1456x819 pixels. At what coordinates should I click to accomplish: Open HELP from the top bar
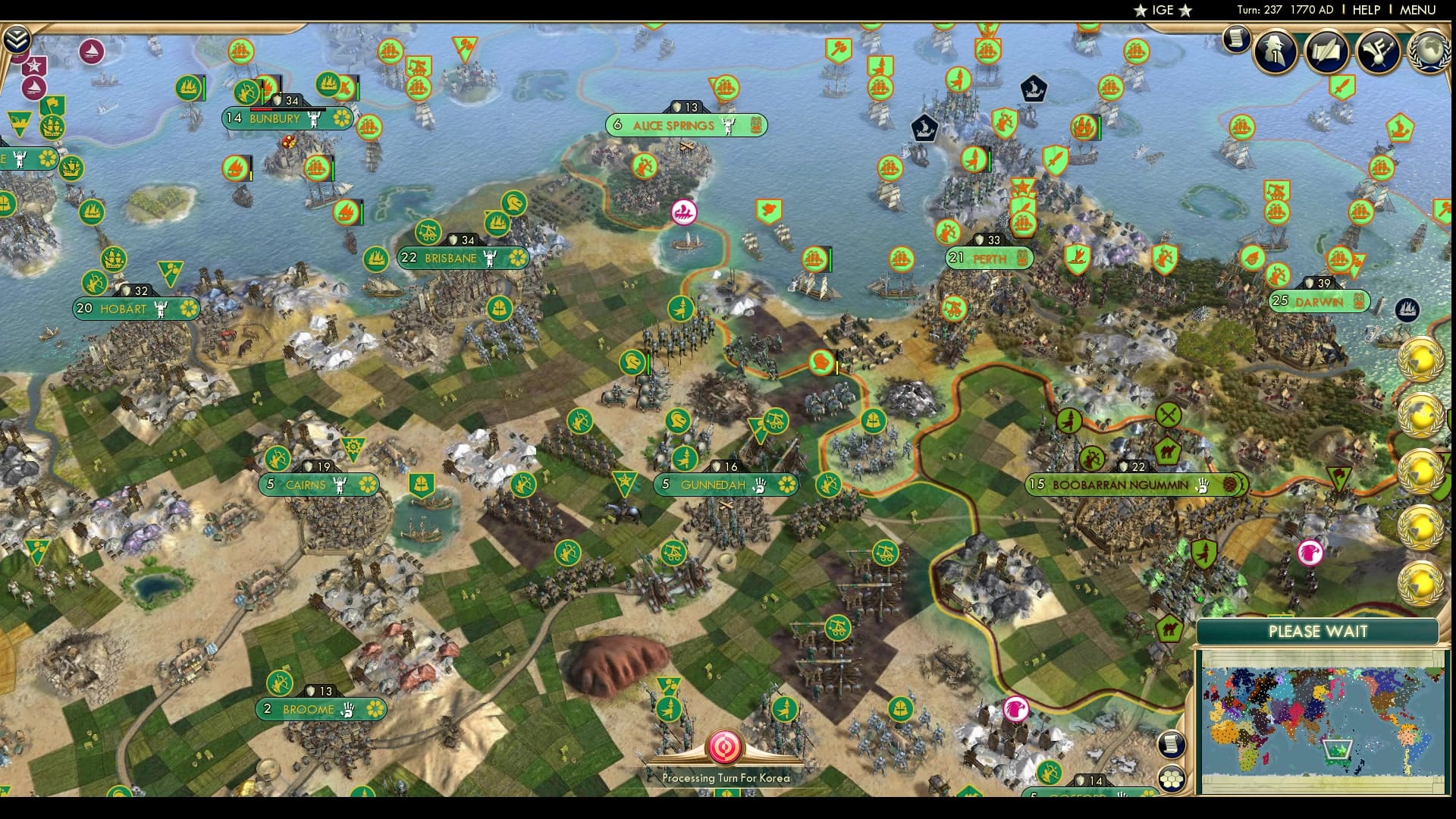(1363, 10)
